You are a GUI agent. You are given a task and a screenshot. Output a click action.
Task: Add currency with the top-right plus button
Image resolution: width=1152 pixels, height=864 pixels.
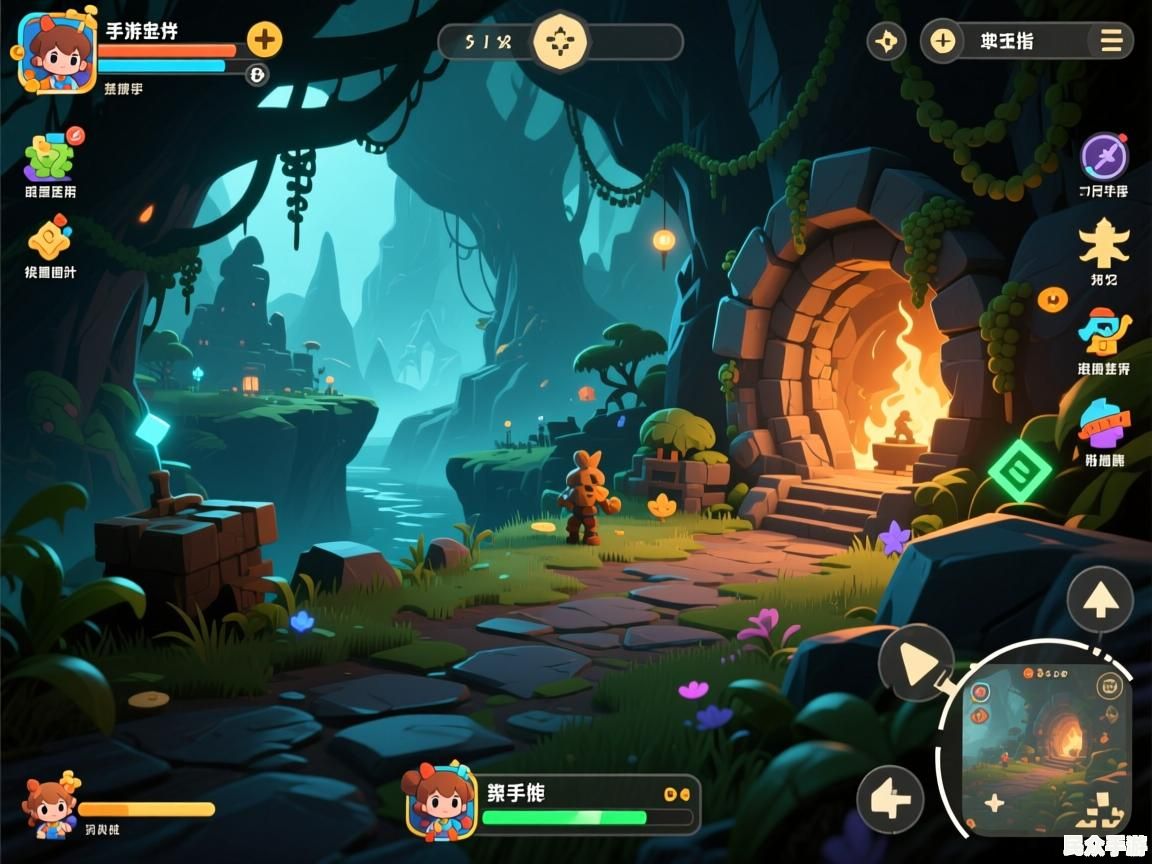coord(943,41)
